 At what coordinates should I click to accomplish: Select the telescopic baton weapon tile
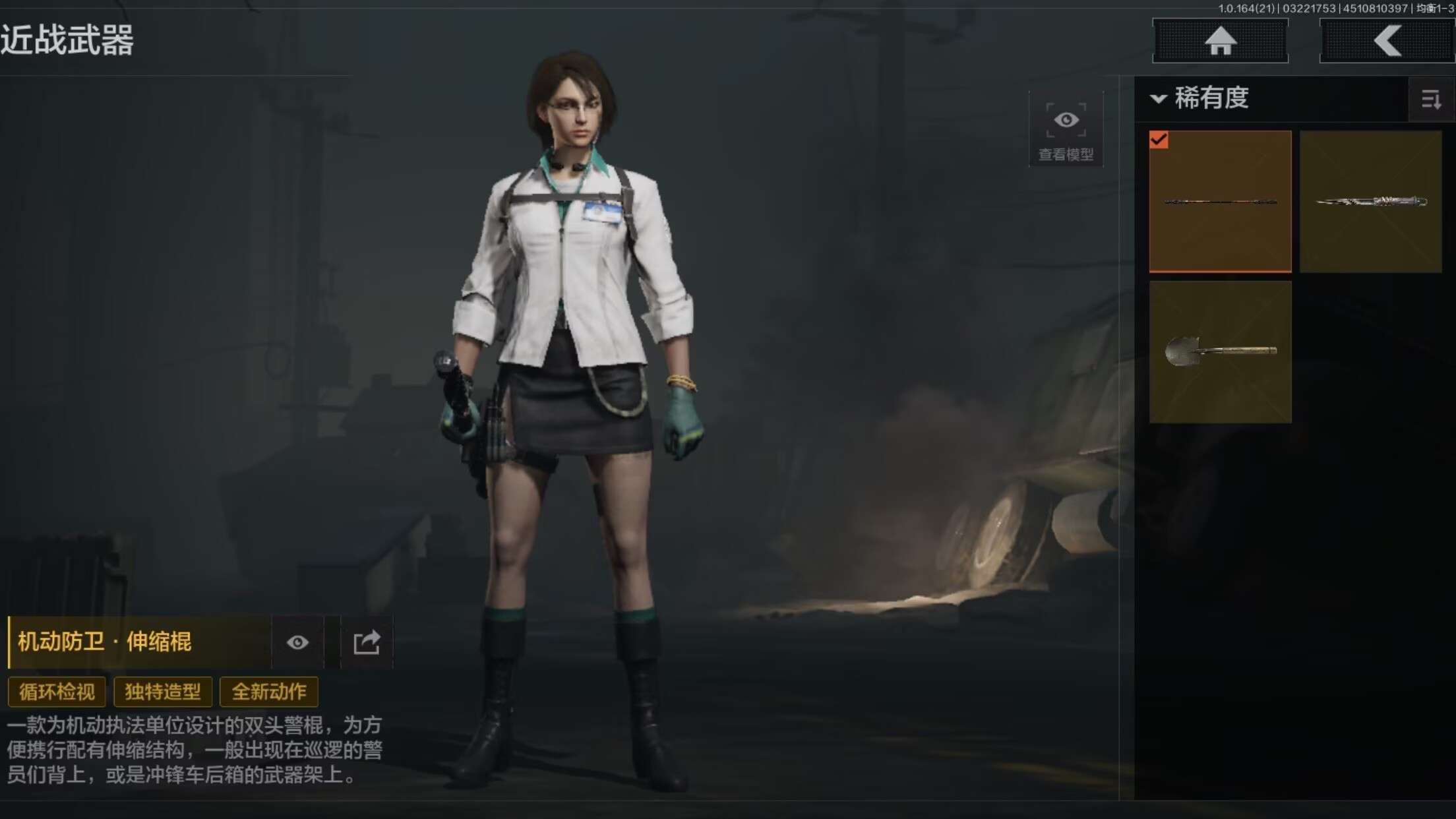pos(1220,201)
